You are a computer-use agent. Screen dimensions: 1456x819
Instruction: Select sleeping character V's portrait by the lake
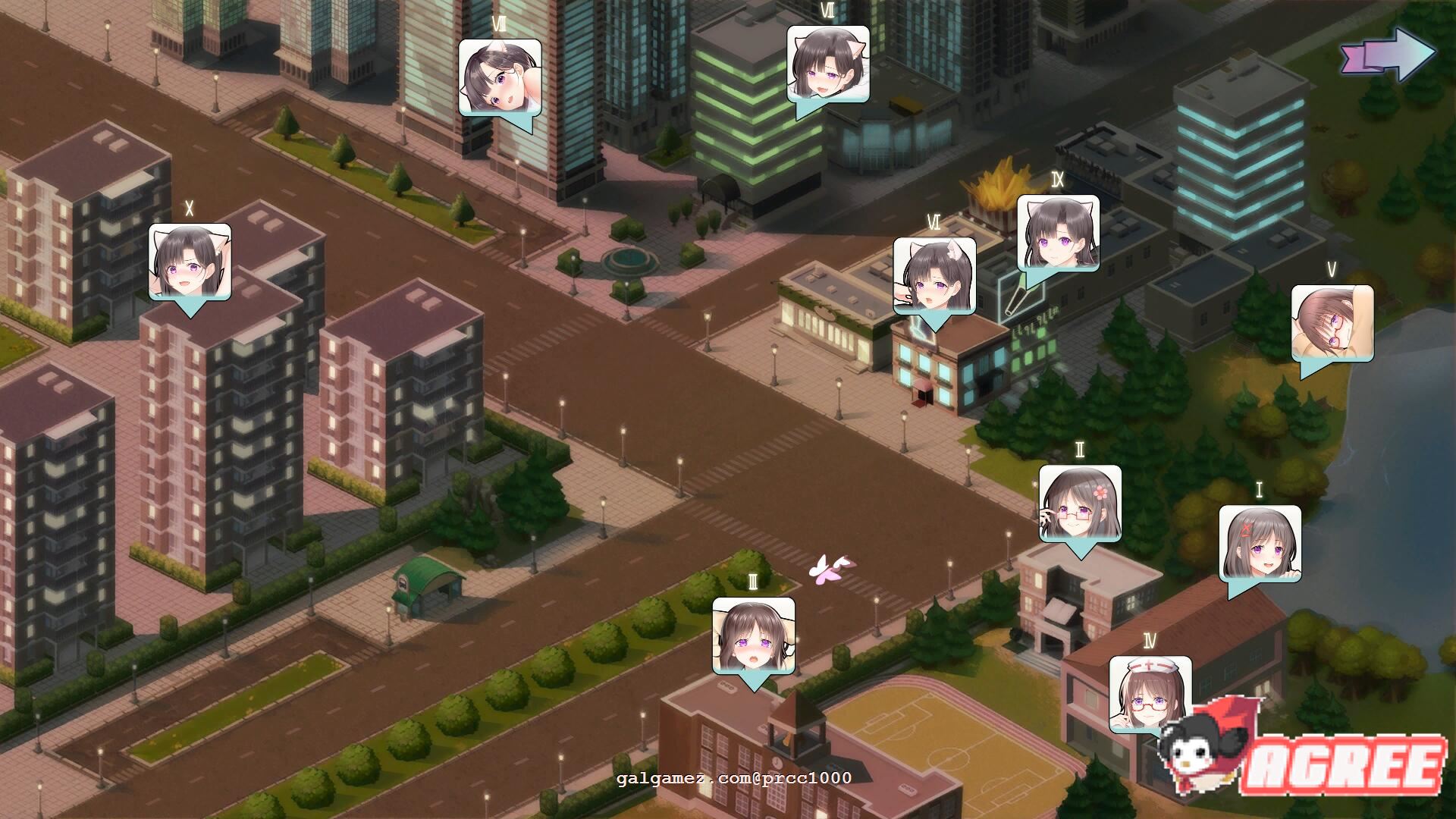[1331, 322]
